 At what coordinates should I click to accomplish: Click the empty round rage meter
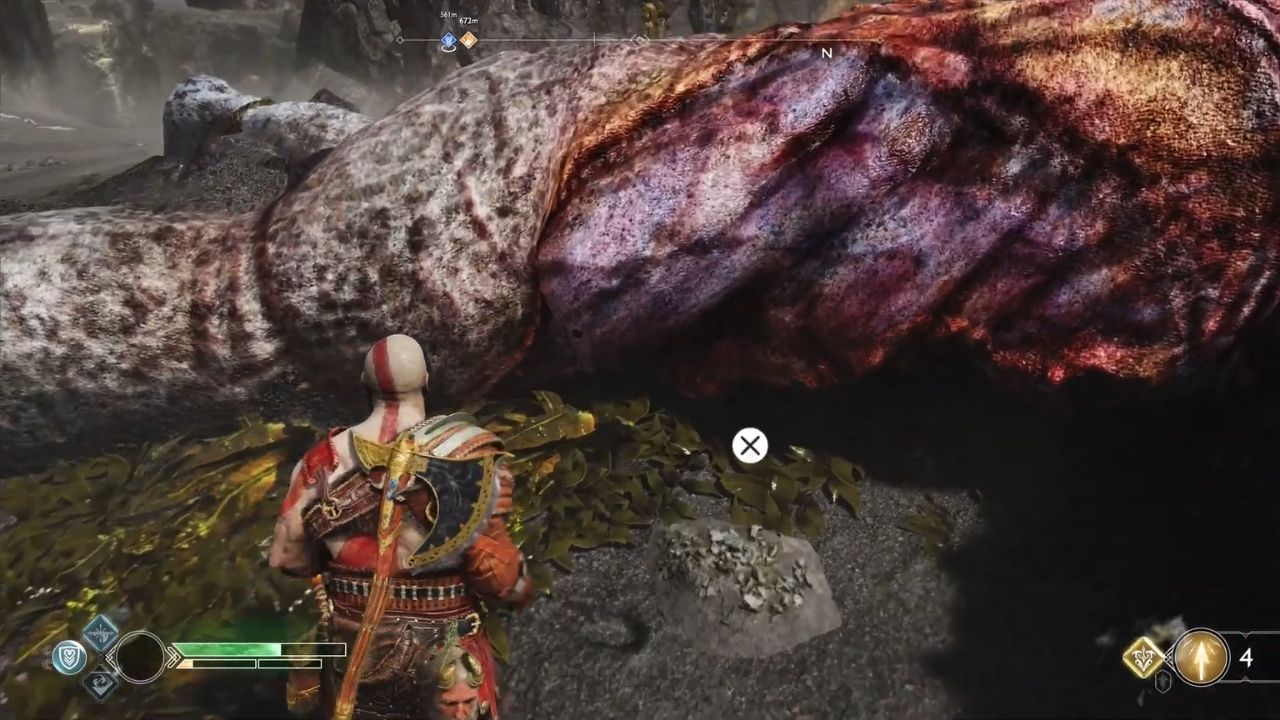140,657
